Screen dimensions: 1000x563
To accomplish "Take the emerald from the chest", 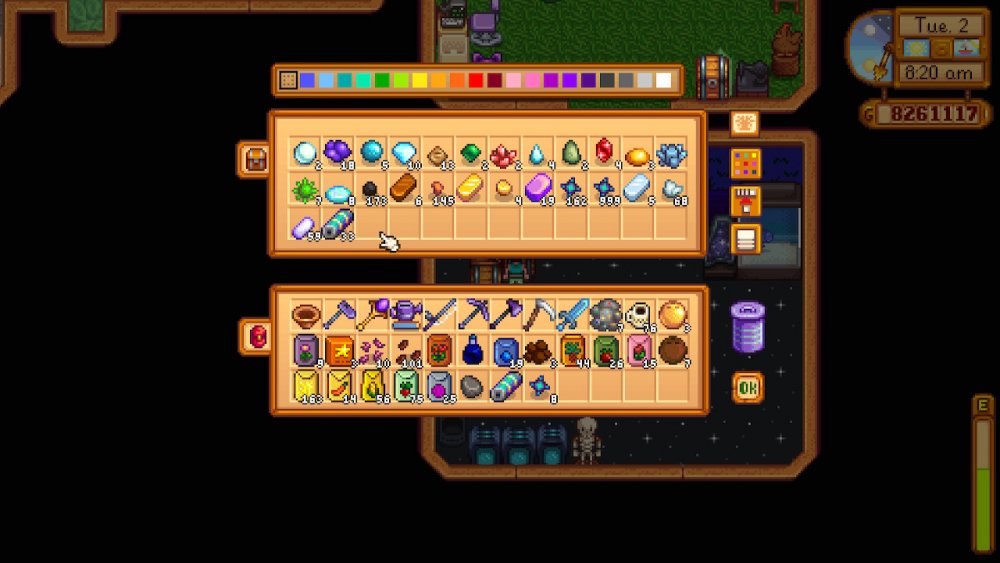I will pyautogui.click(x=472, y=153).
